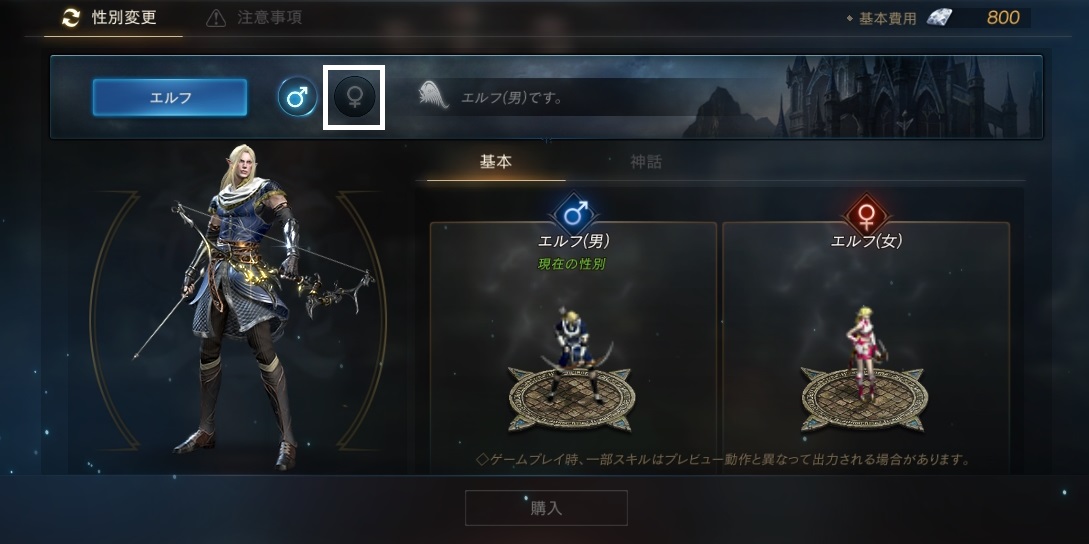Image resolution: width=1089 pixels, height=544 pixels.
Task: Open the 注意事項 tab
Action: 254,18
